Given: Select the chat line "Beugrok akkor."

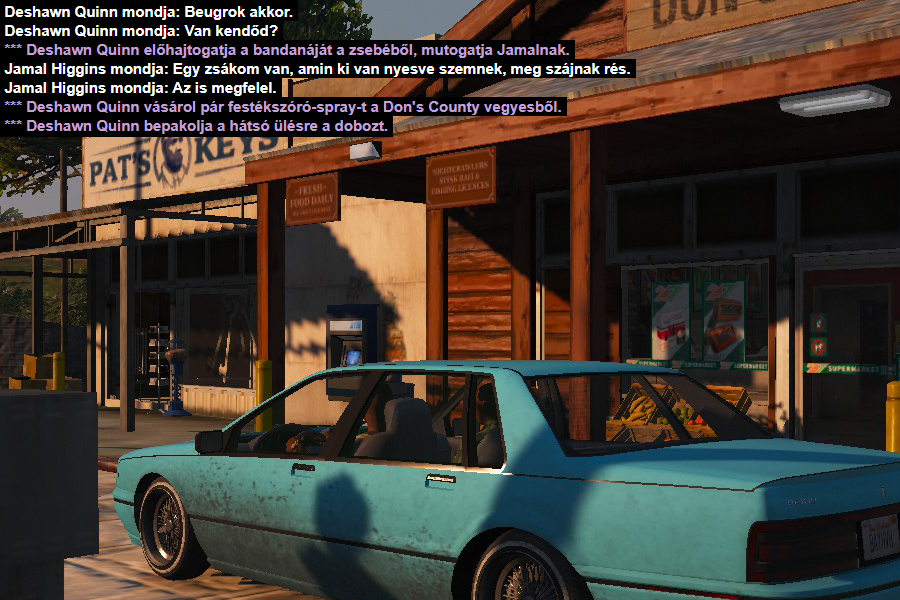Looking at the screenshot, I should 149,12.
